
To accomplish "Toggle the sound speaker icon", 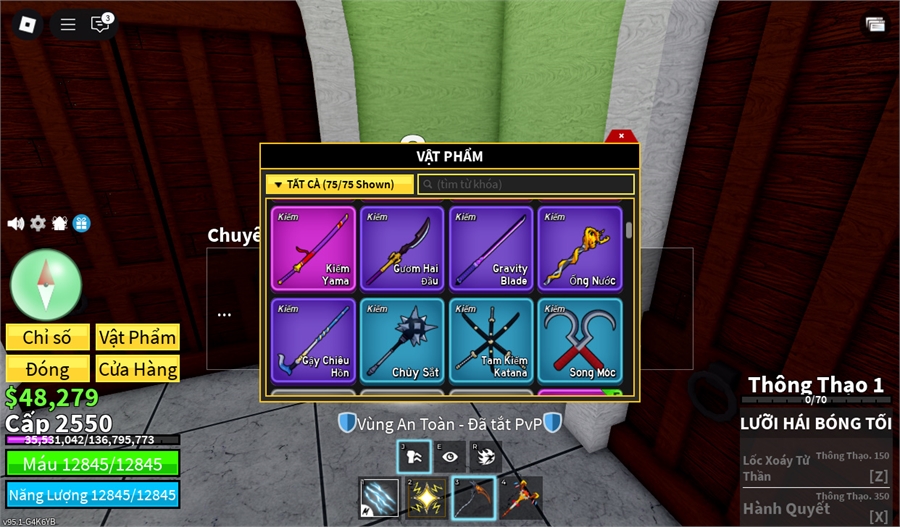I will point(16,223).
